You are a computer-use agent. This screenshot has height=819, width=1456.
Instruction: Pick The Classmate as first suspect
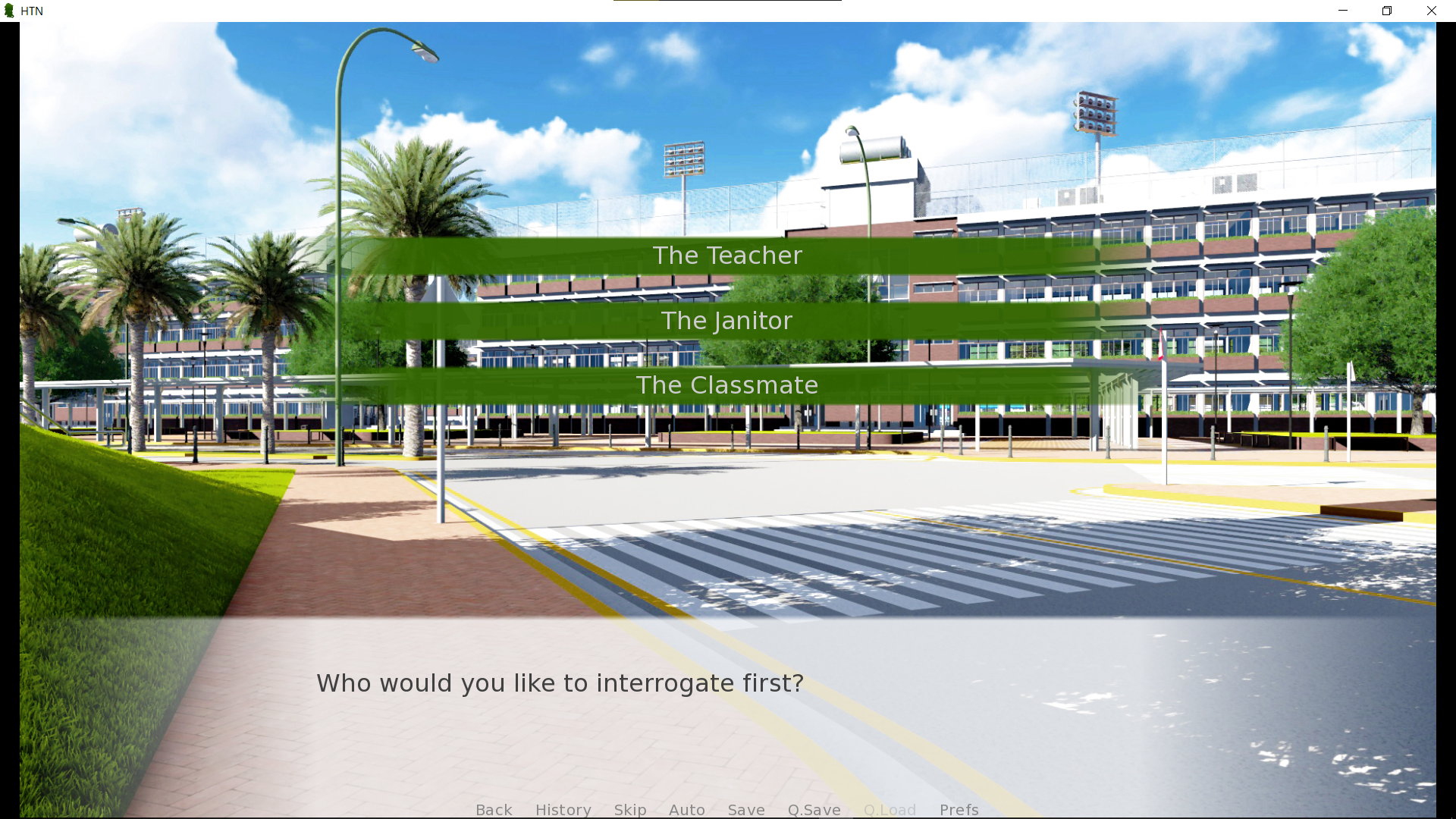pos(727,385)
